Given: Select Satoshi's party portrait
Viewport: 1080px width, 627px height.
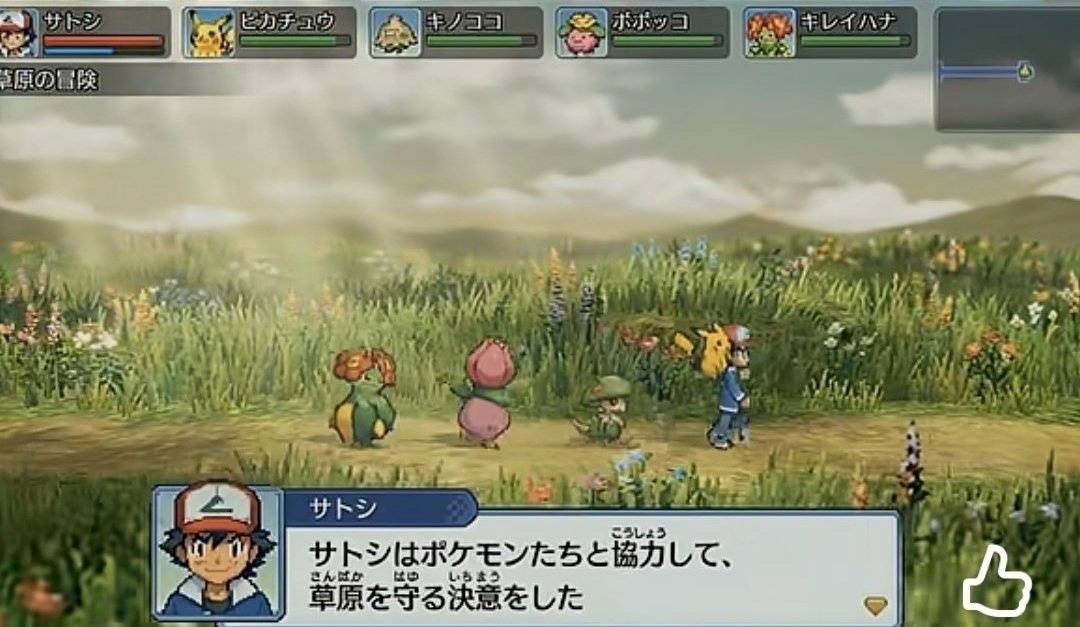Looking at the screenshot, I should 20,33.
